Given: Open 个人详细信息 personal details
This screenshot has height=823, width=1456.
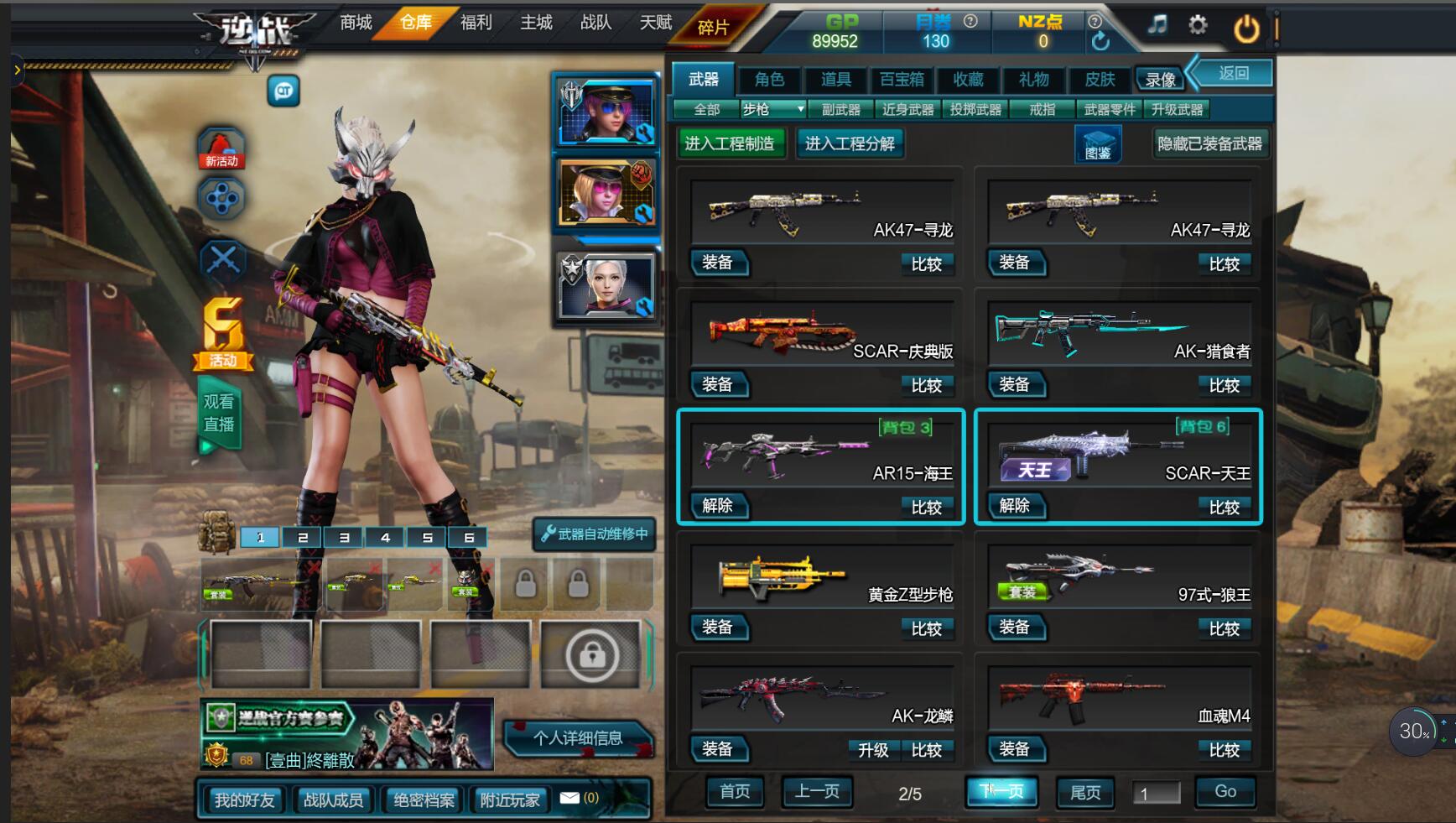Looking at the screenshot, I should (x=577, y=738).
